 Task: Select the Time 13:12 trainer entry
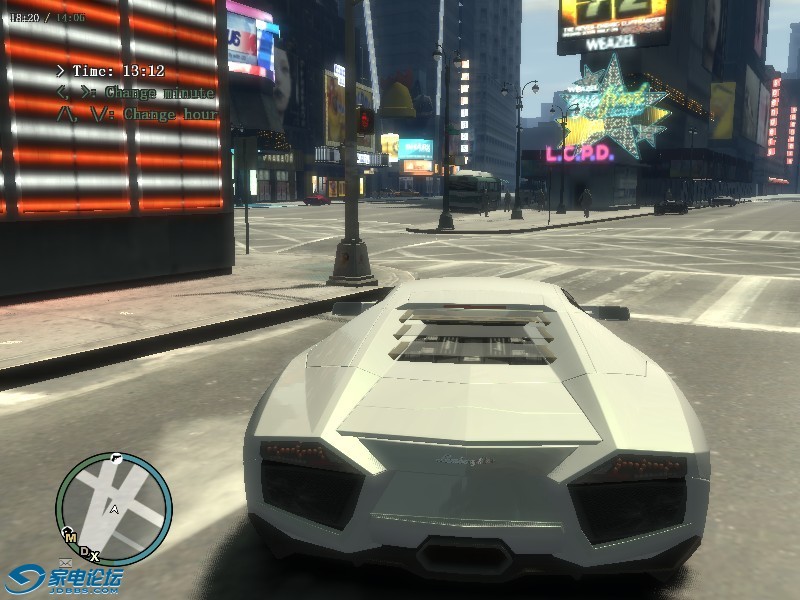(110, 71)
